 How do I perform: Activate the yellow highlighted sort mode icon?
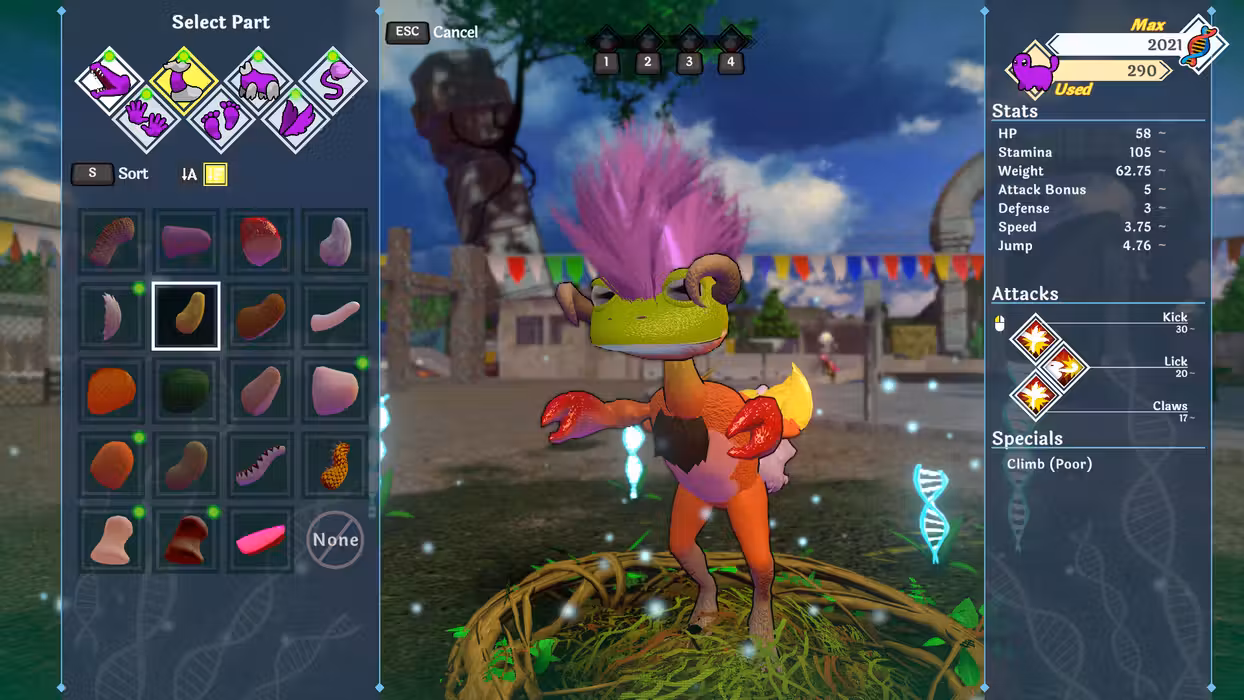click(215, 174)
